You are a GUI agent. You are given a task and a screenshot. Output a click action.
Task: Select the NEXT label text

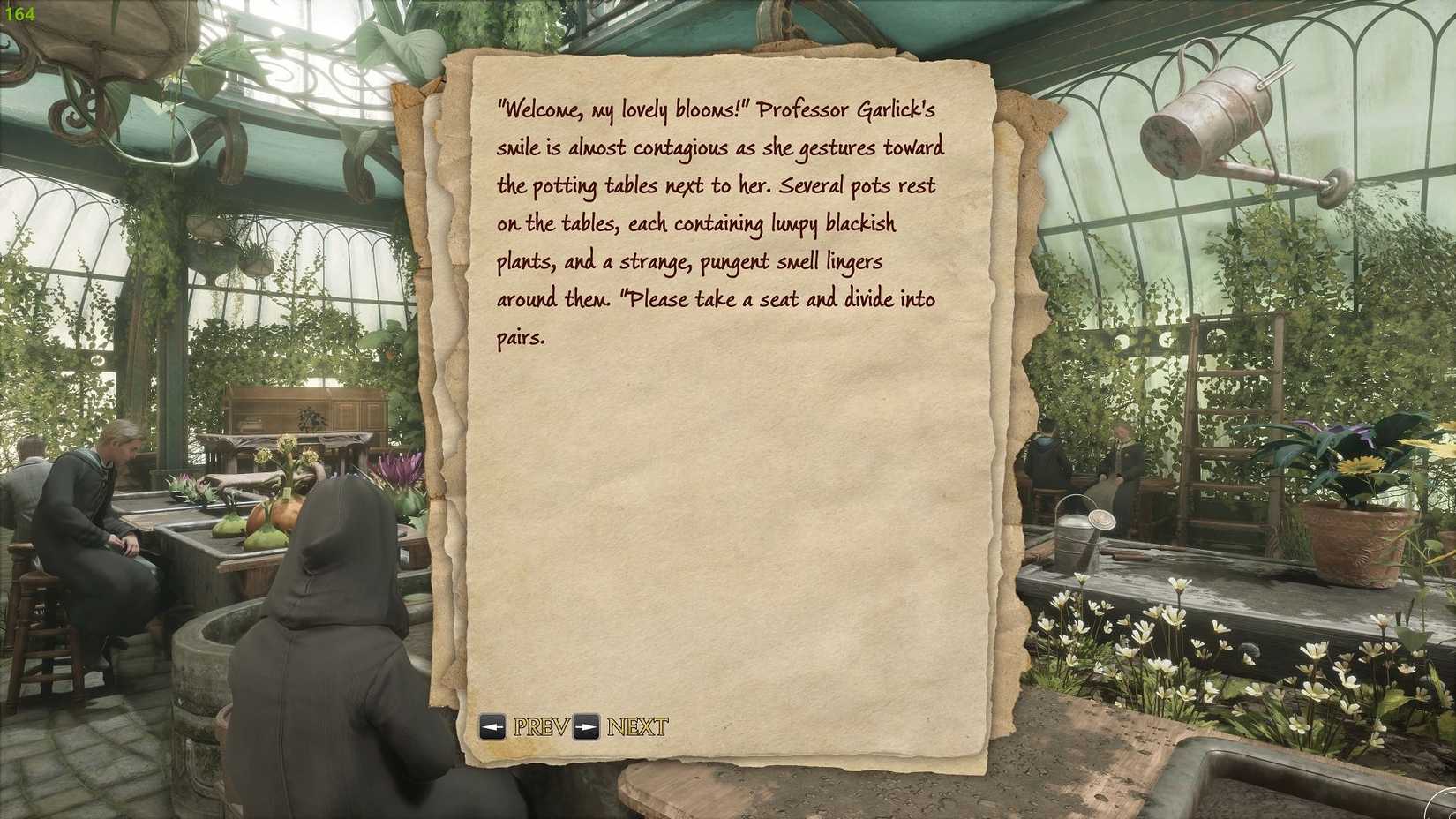pos(635,728)
